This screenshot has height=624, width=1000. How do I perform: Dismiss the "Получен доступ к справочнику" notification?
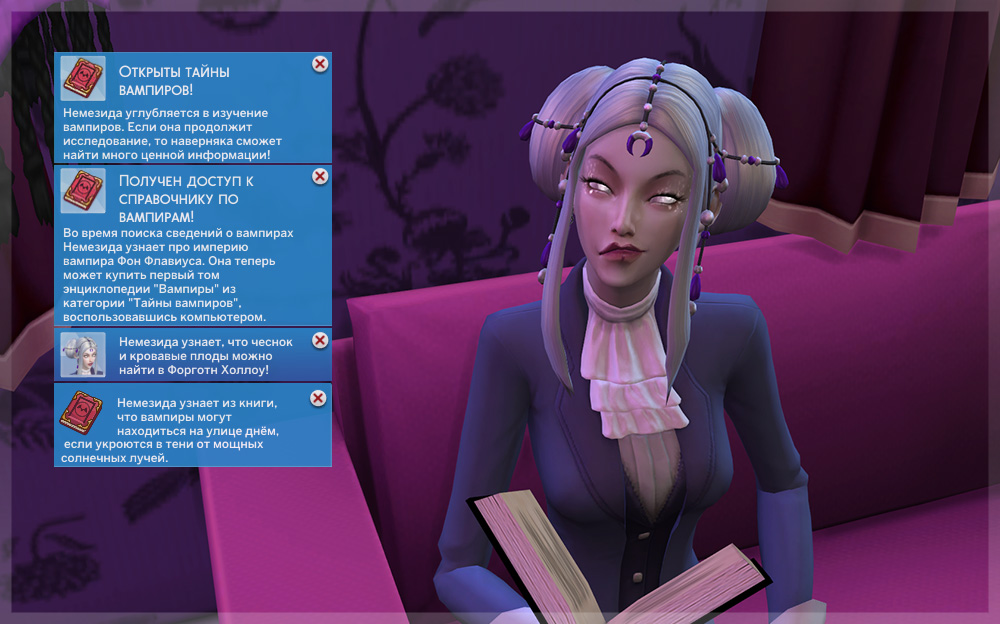click(320, 176)
